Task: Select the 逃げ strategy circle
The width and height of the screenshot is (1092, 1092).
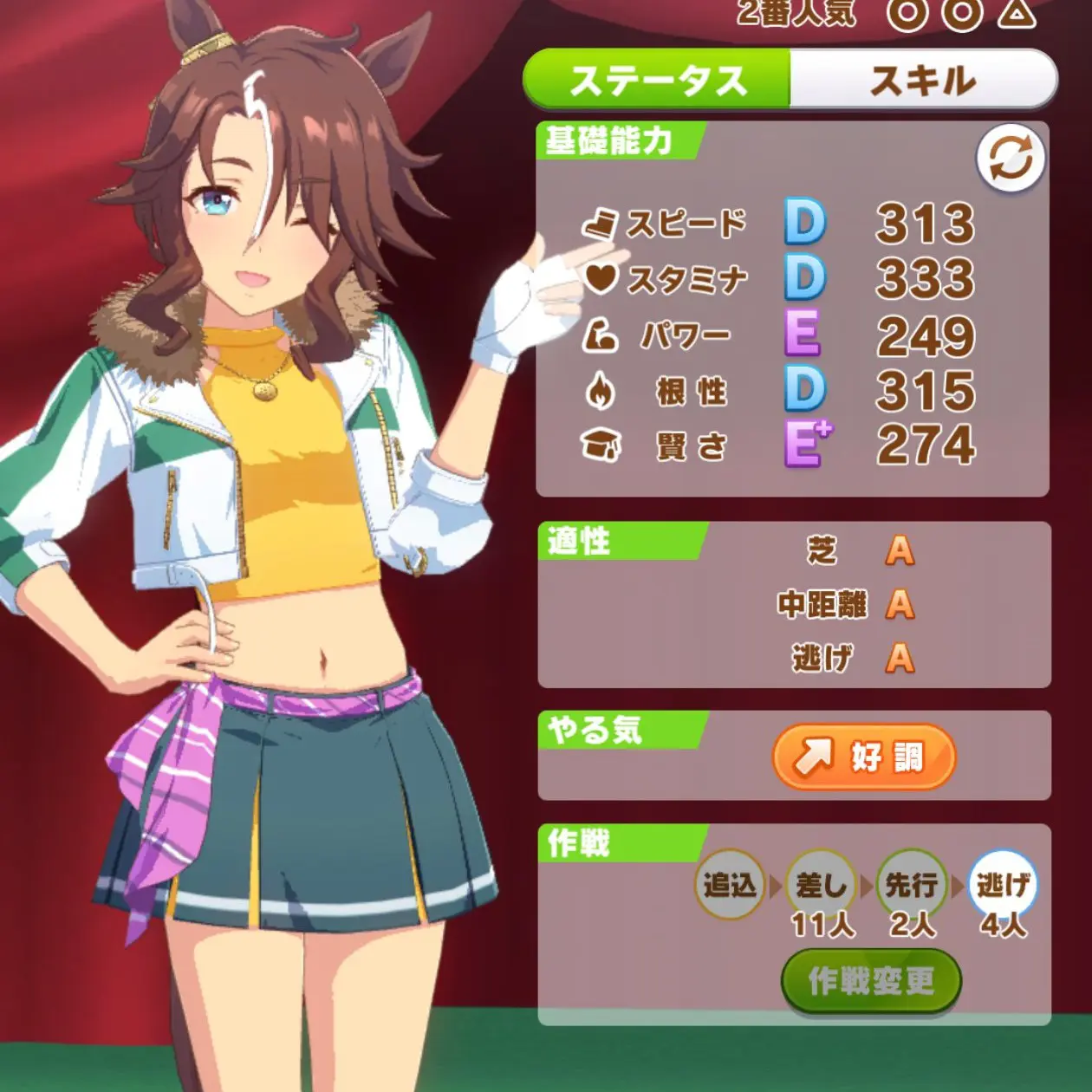Action: [x=1003, y=885]
